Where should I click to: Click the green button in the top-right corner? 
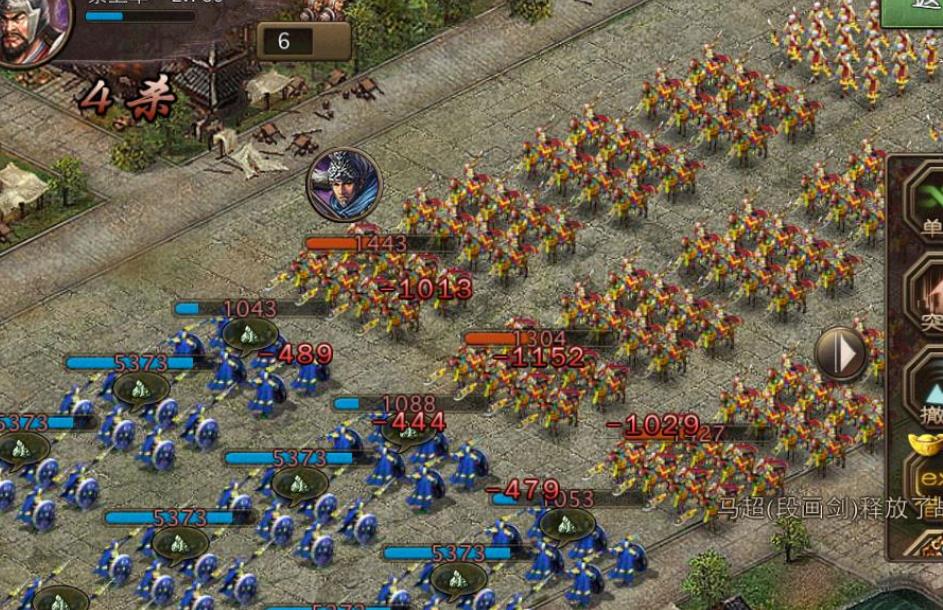914,12
